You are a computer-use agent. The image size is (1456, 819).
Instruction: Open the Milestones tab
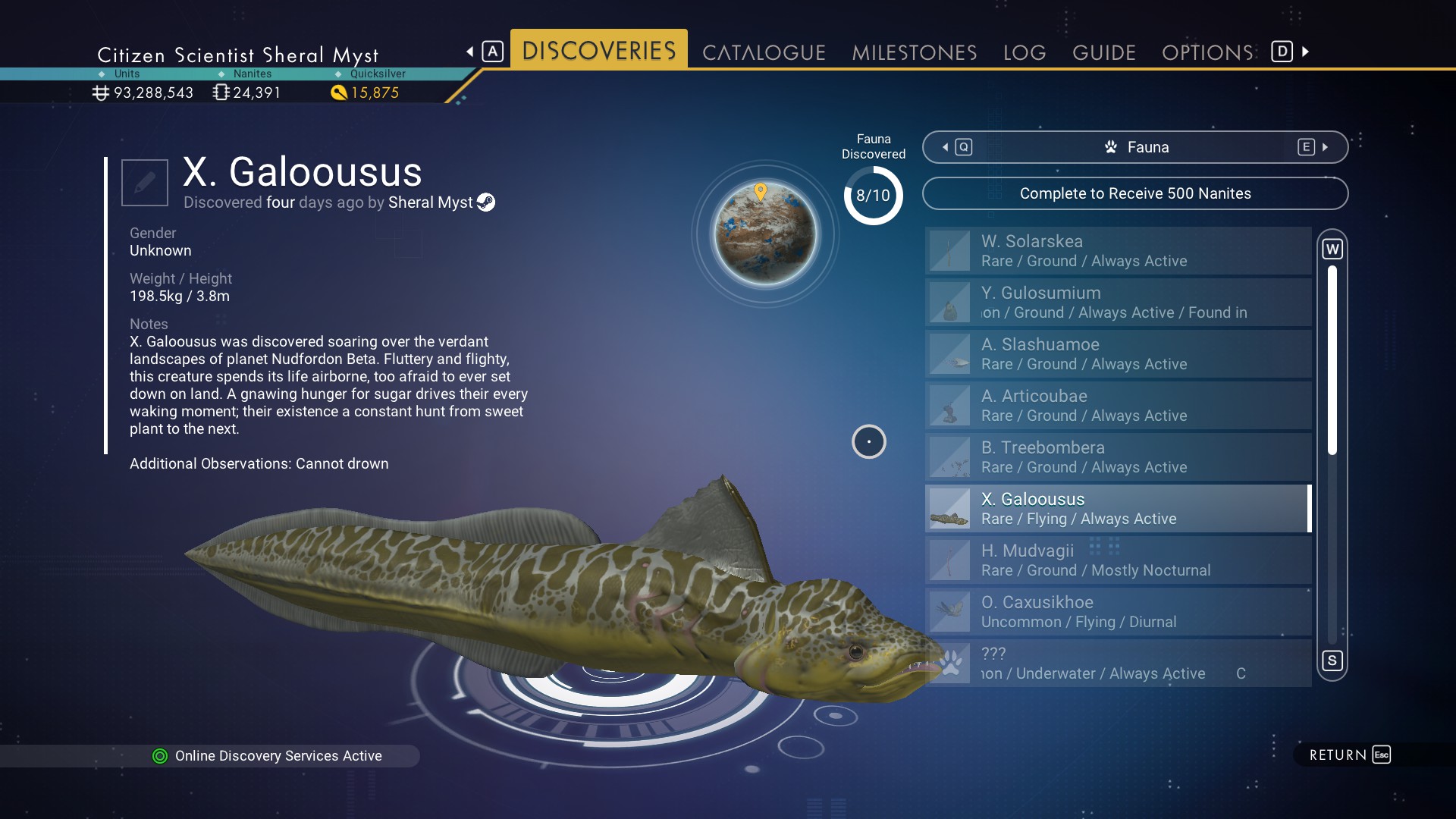[x=914, y=52]
